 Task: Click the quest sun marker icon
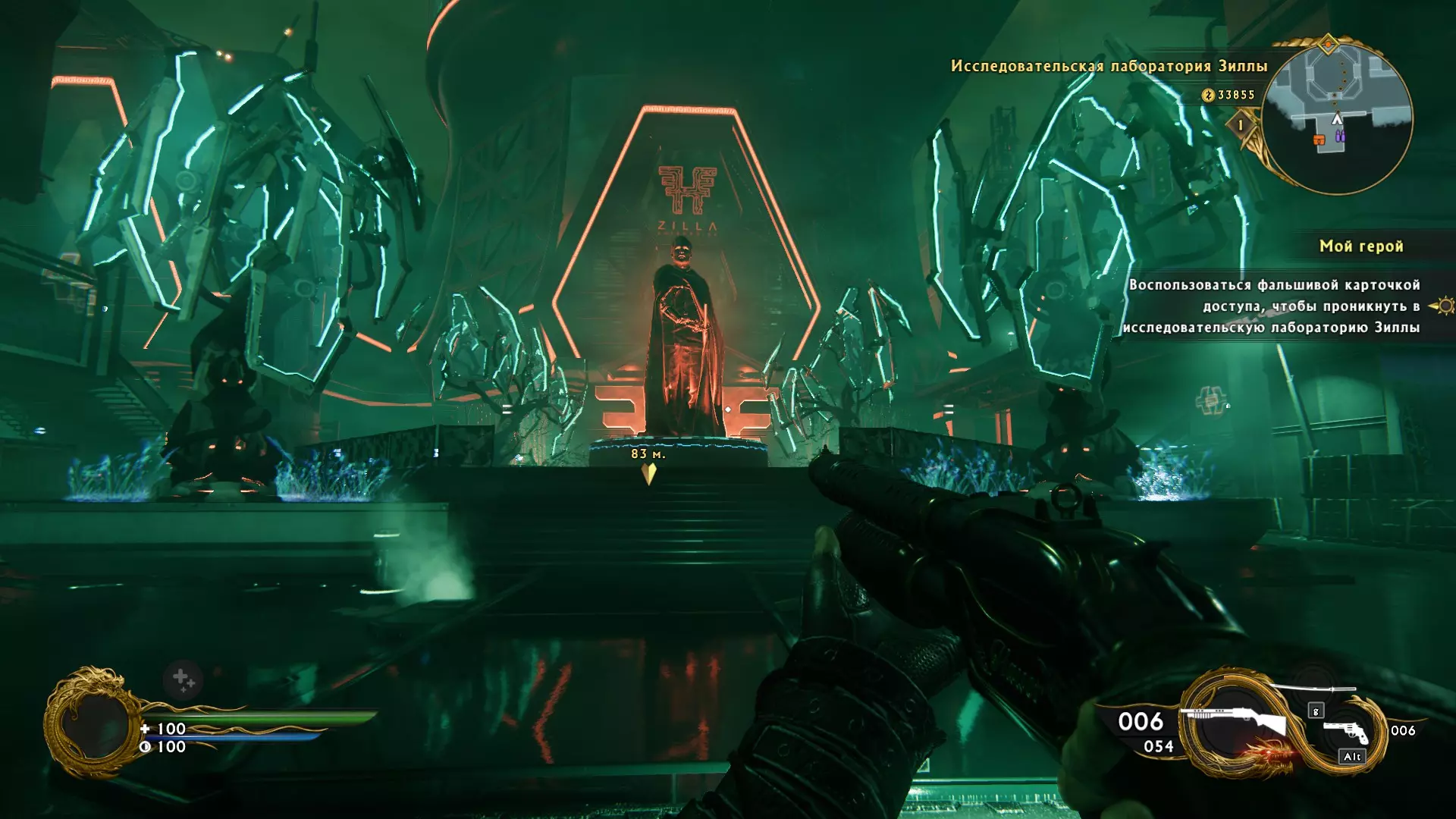pyautogui.click(x=1445, y=306)
